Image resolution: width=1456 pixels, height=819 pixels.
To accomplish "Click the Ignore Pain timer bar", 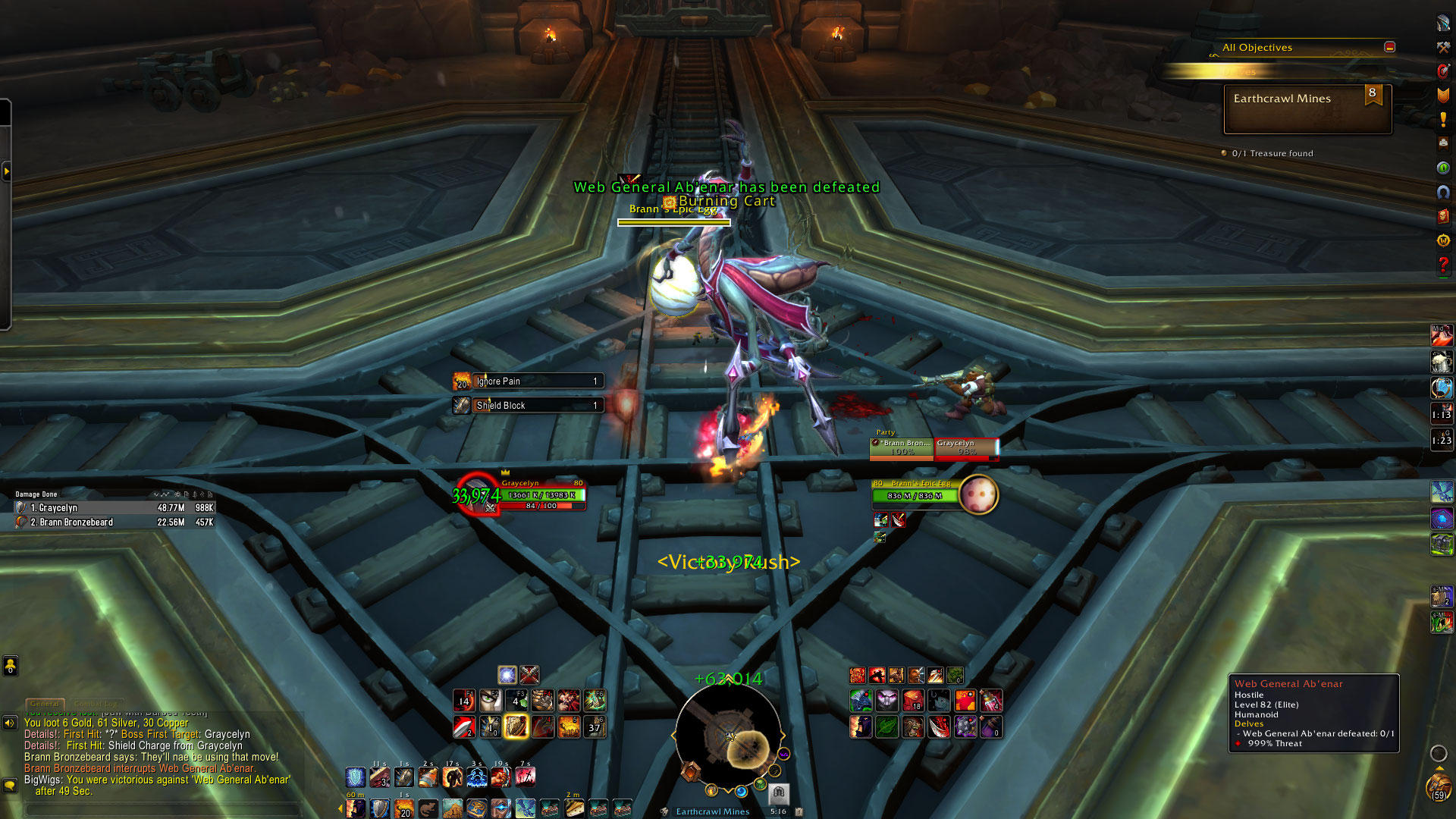I will click(537, 381).
